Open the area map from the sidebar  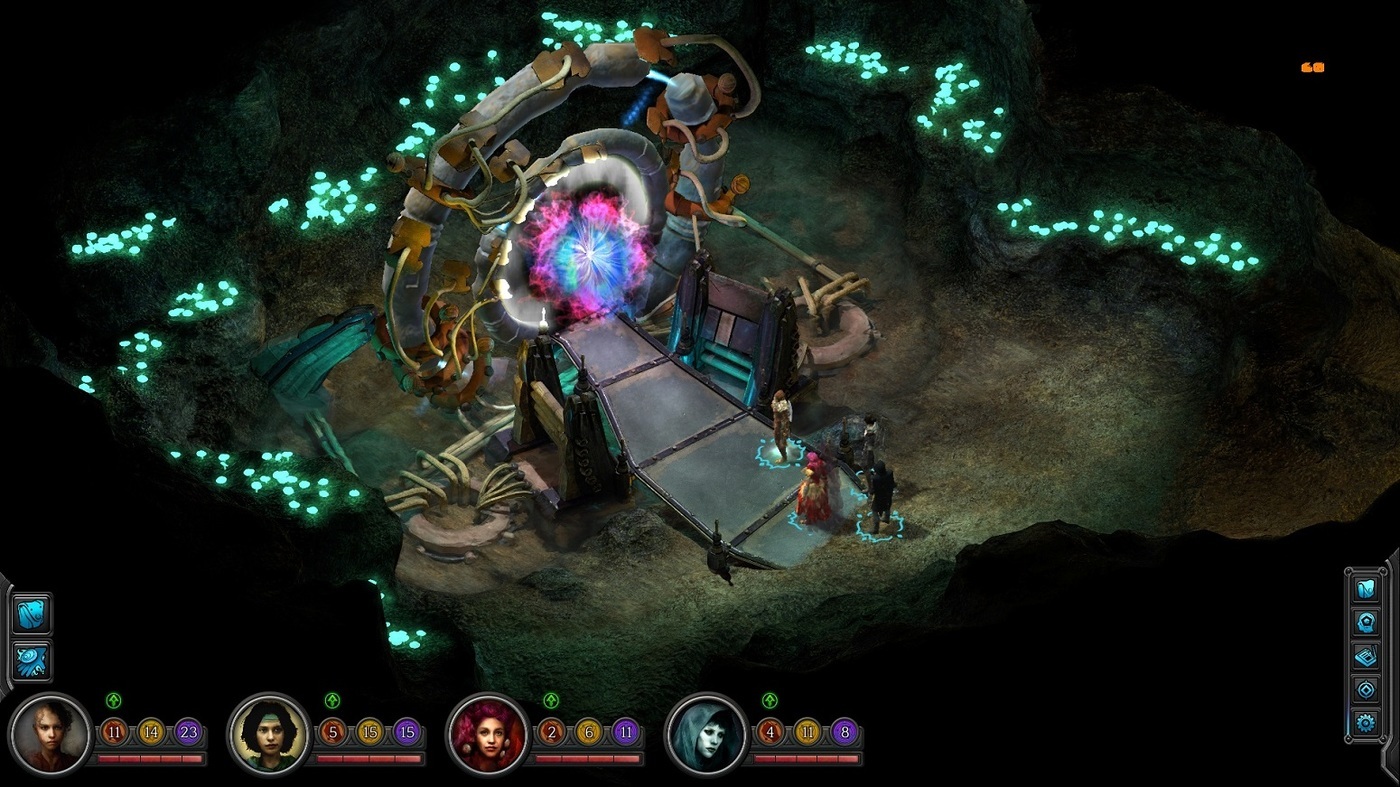coord(1366,589)
